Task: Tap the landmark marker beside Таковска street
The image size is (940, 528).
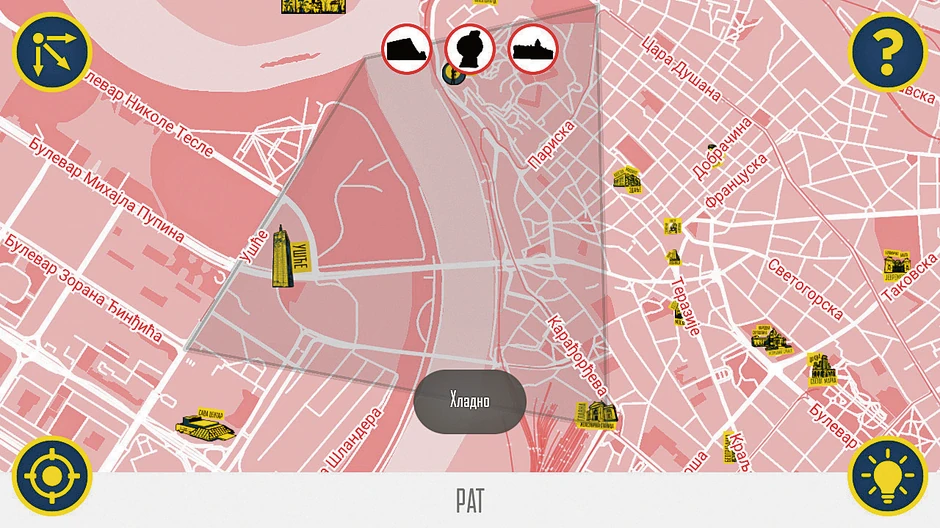Action: point(897,264)
